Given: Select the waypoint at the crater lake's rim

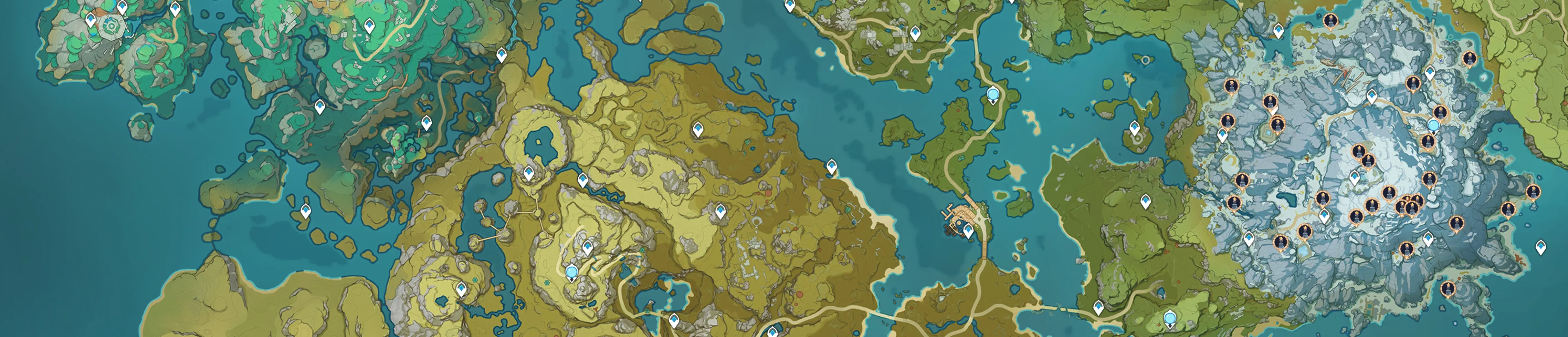Looking at the screenshot, I should click(528, 173).
